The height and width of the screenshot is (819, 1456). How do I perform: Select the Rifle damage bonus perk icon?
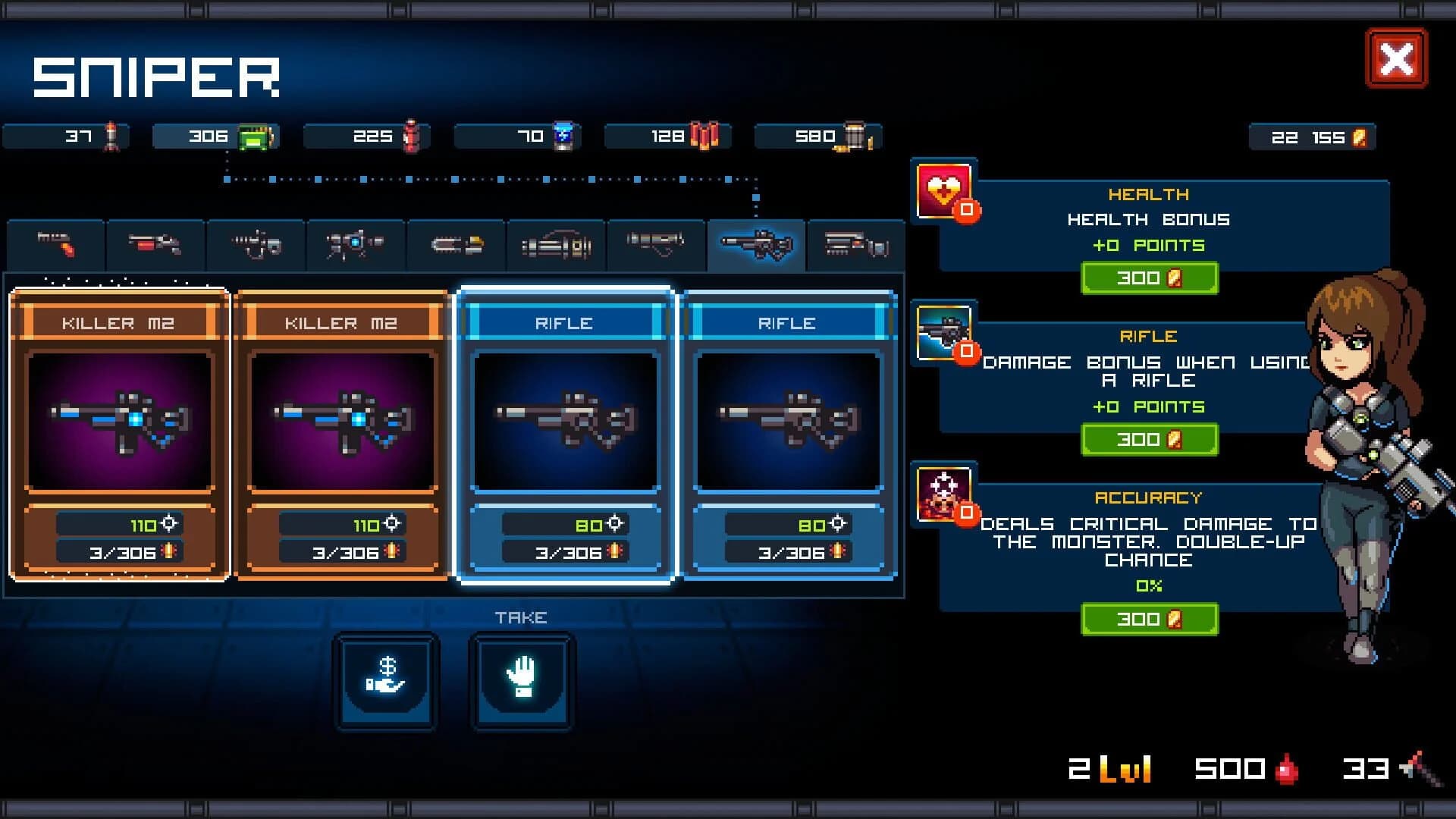943,334
